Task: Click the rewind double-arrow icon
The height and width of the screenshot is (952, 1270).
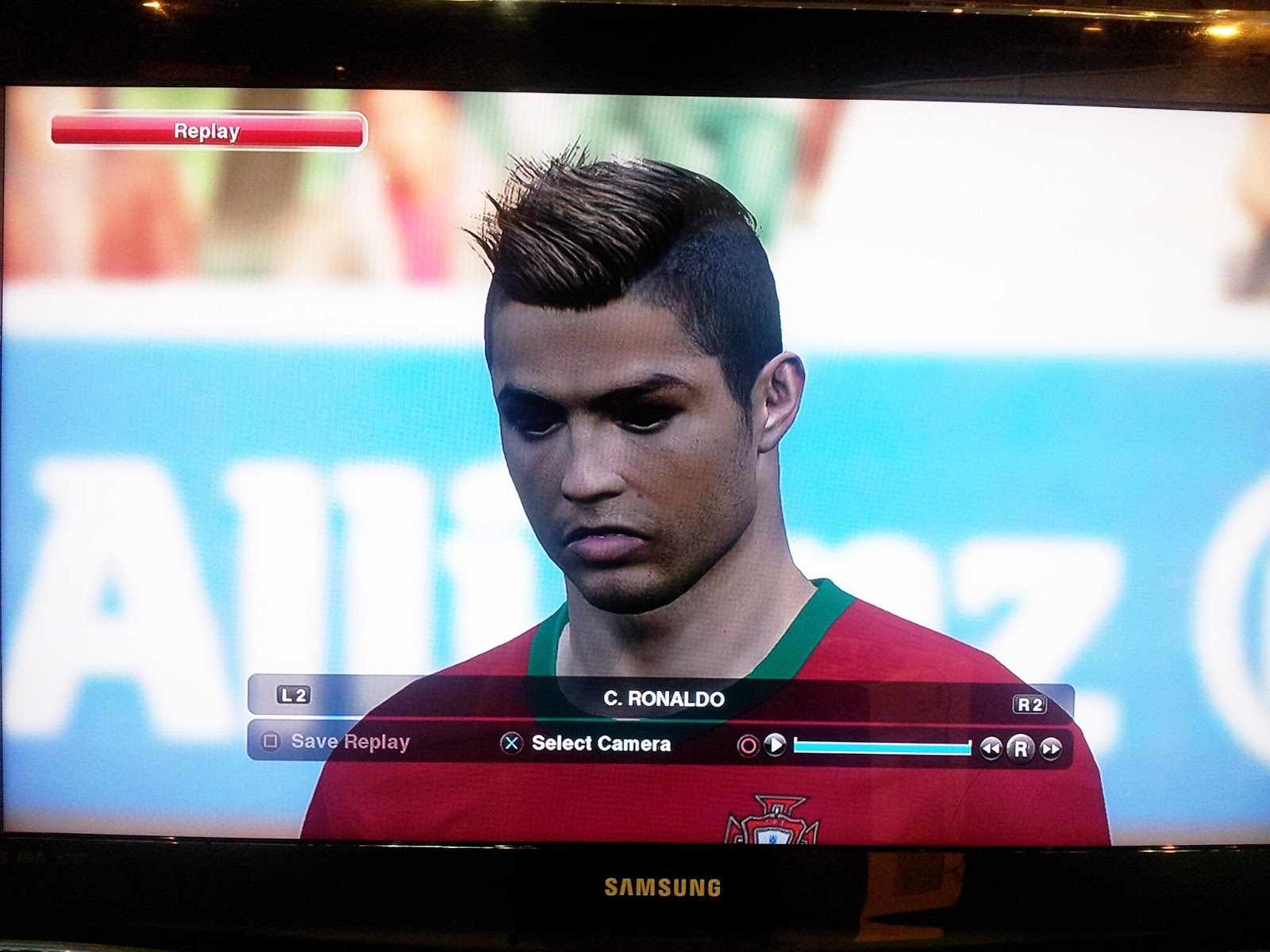Action: (x=991, y=746)
